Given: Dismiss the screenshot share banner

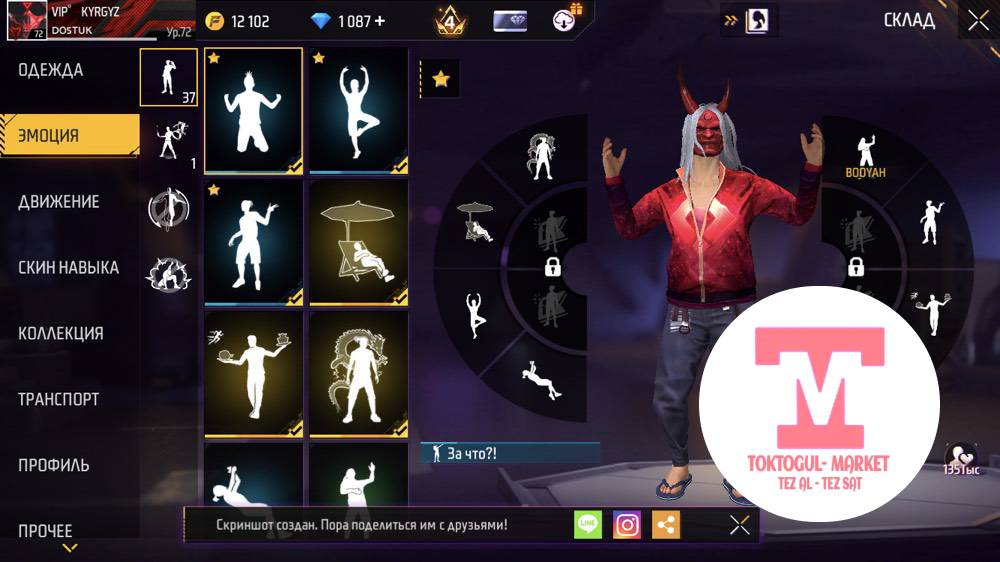Looking at the screenshot, I should [x=739, y=525].
